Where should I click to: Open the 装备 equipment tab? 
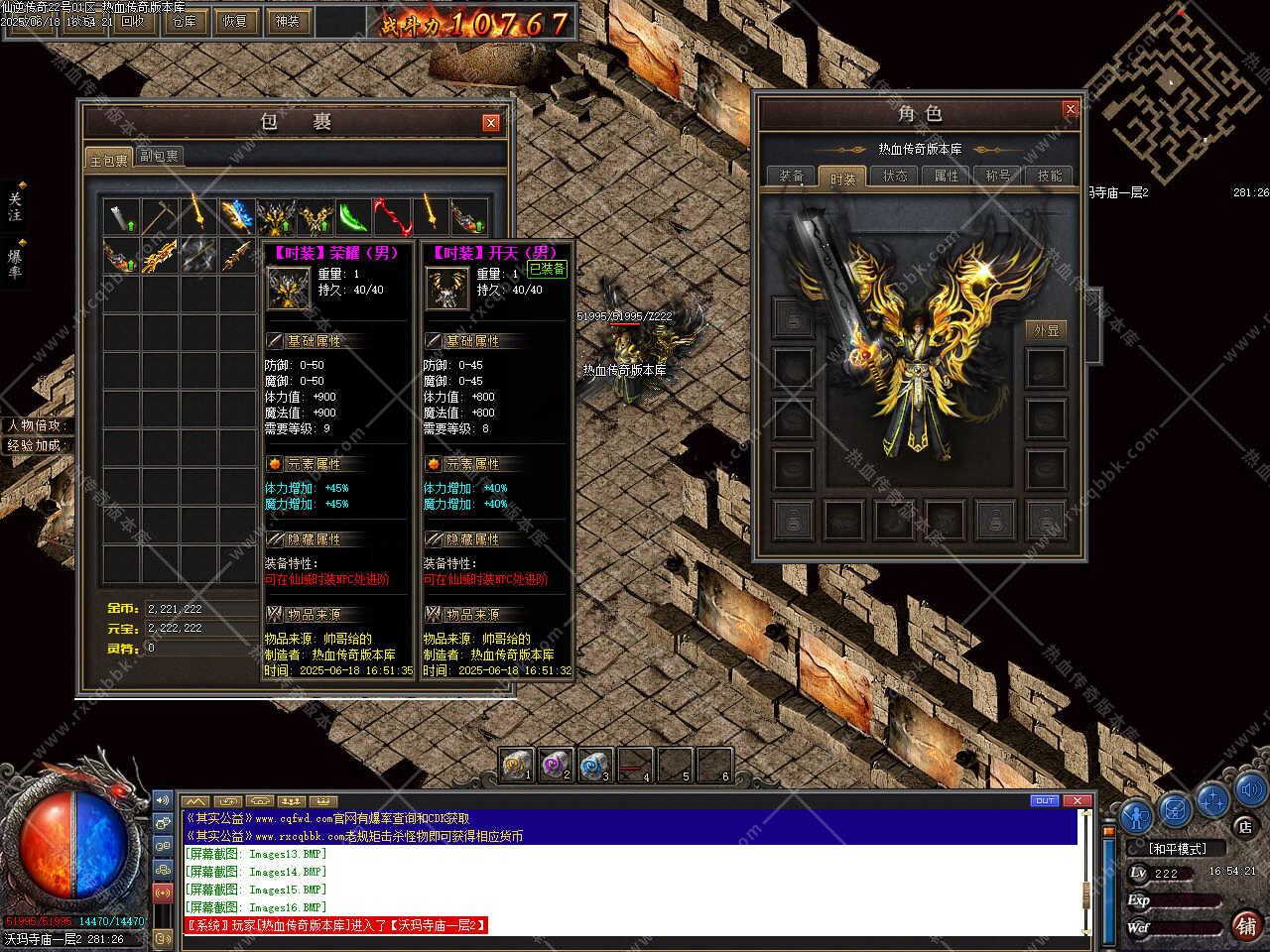pos(792,177)
